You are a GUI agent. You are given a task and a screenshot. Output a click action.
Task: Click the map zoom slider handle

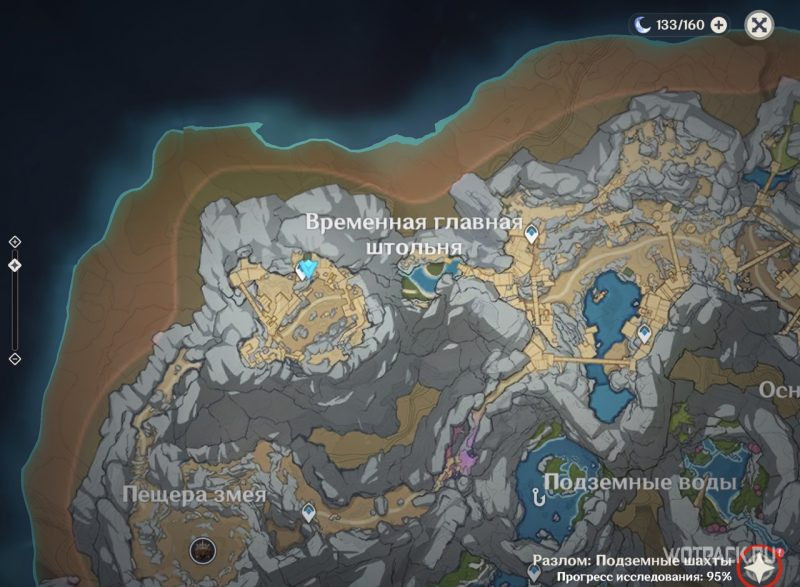(x=14, y=265)
